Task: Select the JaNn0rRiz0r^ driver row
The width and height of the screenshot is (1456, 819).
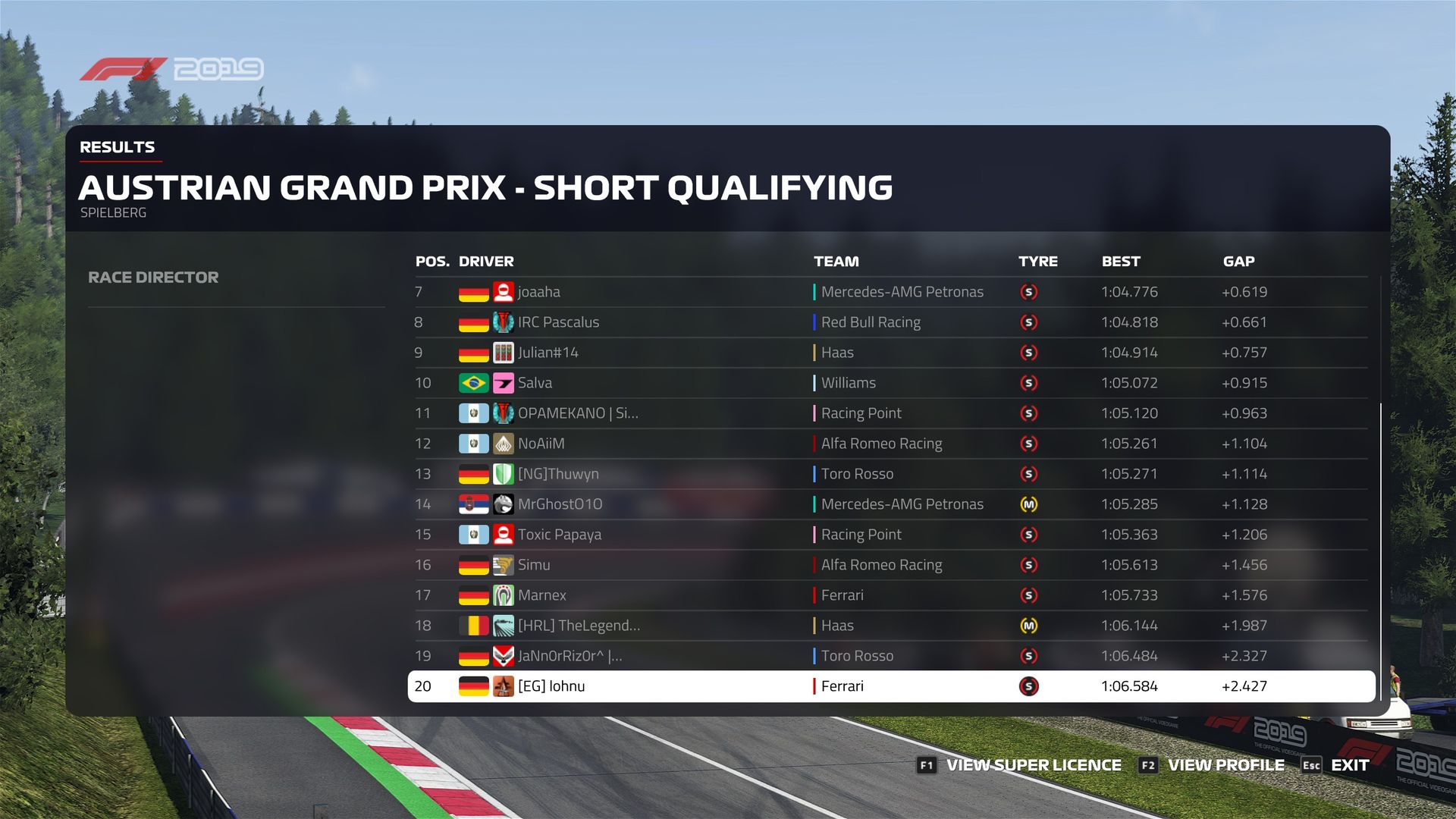Action: 570,656
